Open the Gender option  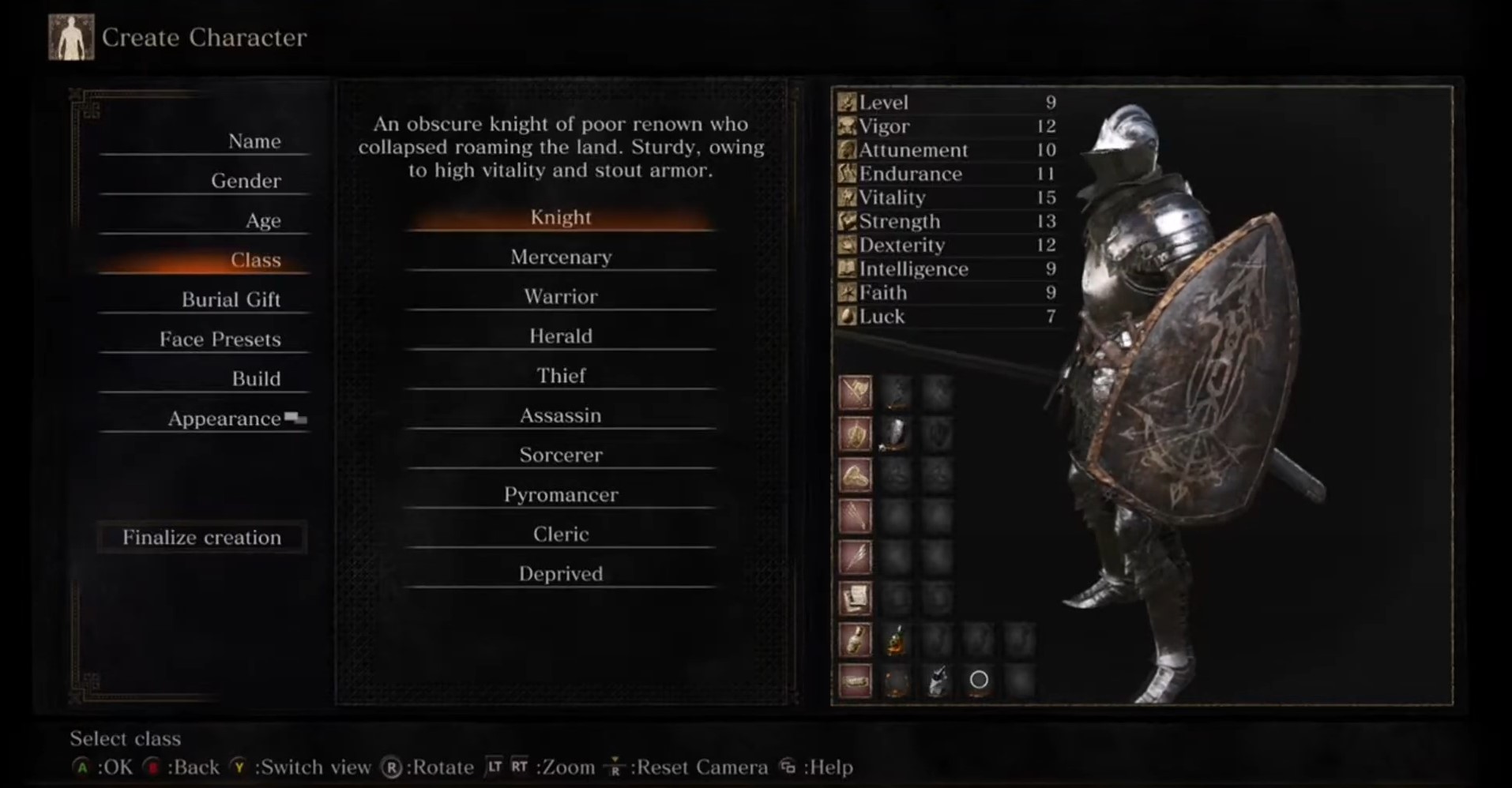(x=246, y=181)
